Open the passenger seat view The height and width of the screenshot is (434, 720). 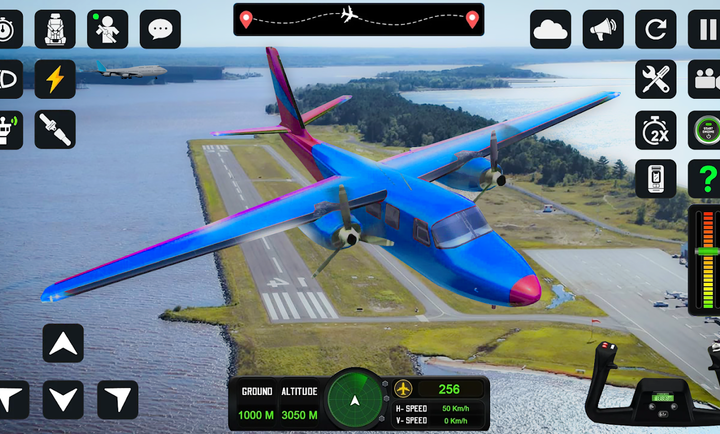[x=55, y=29]
